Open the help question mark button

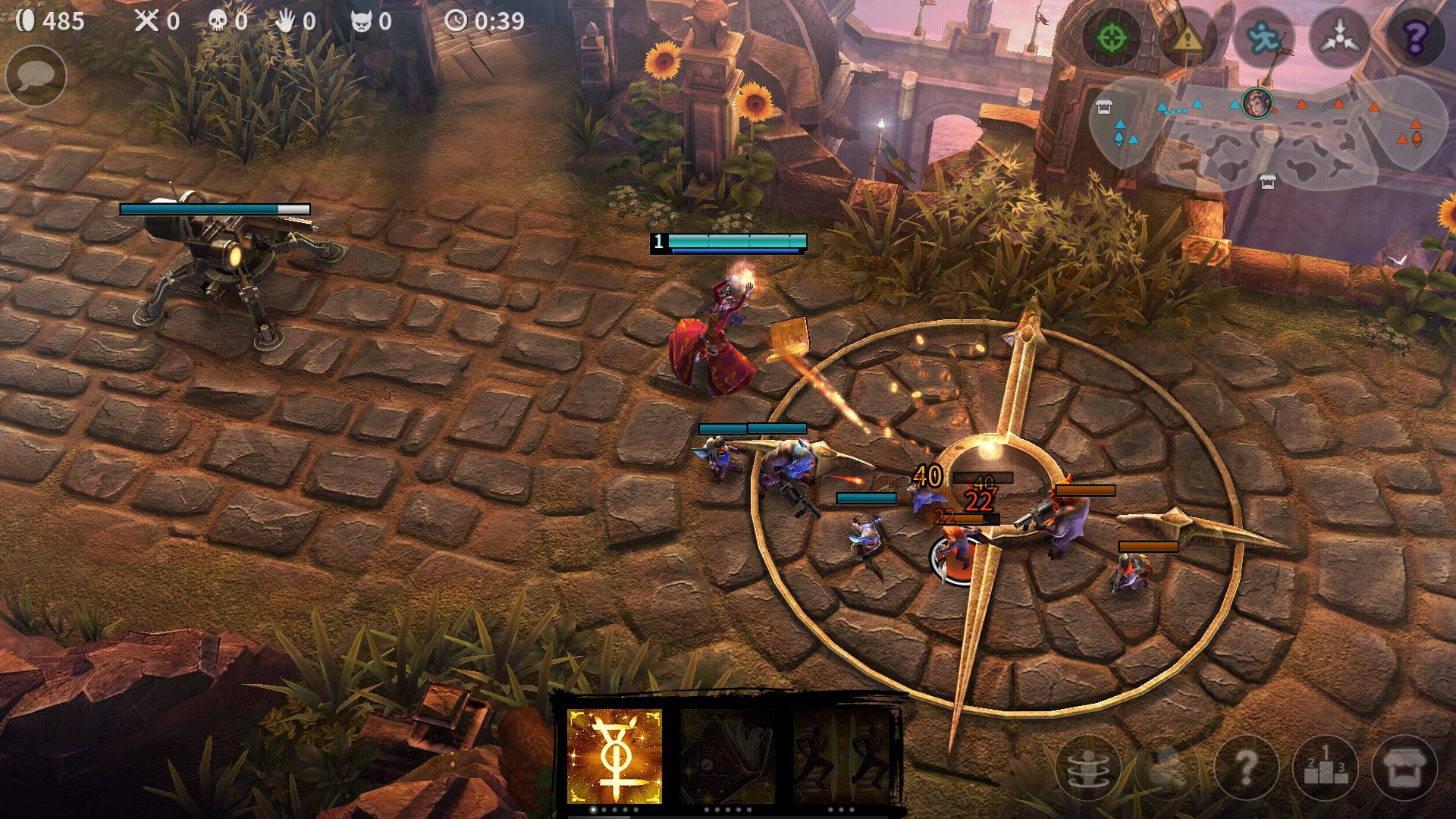click(1247, 769)
